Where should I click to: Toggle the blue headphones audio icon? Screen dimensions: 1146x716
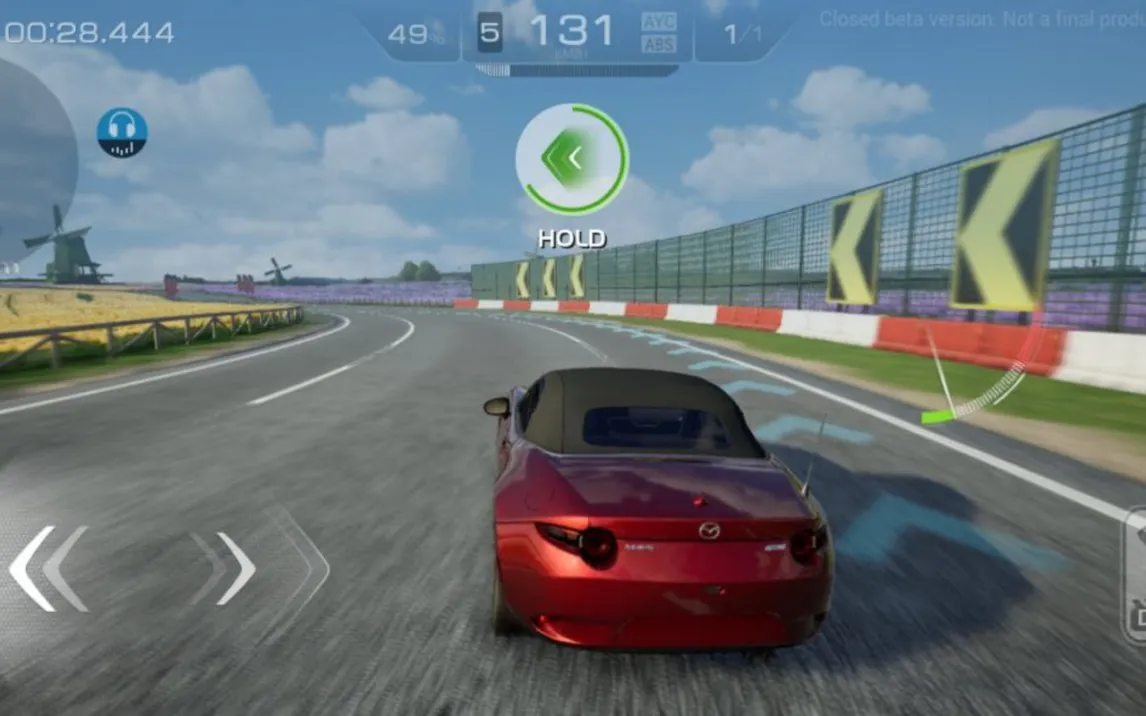(x=122, y=133)
